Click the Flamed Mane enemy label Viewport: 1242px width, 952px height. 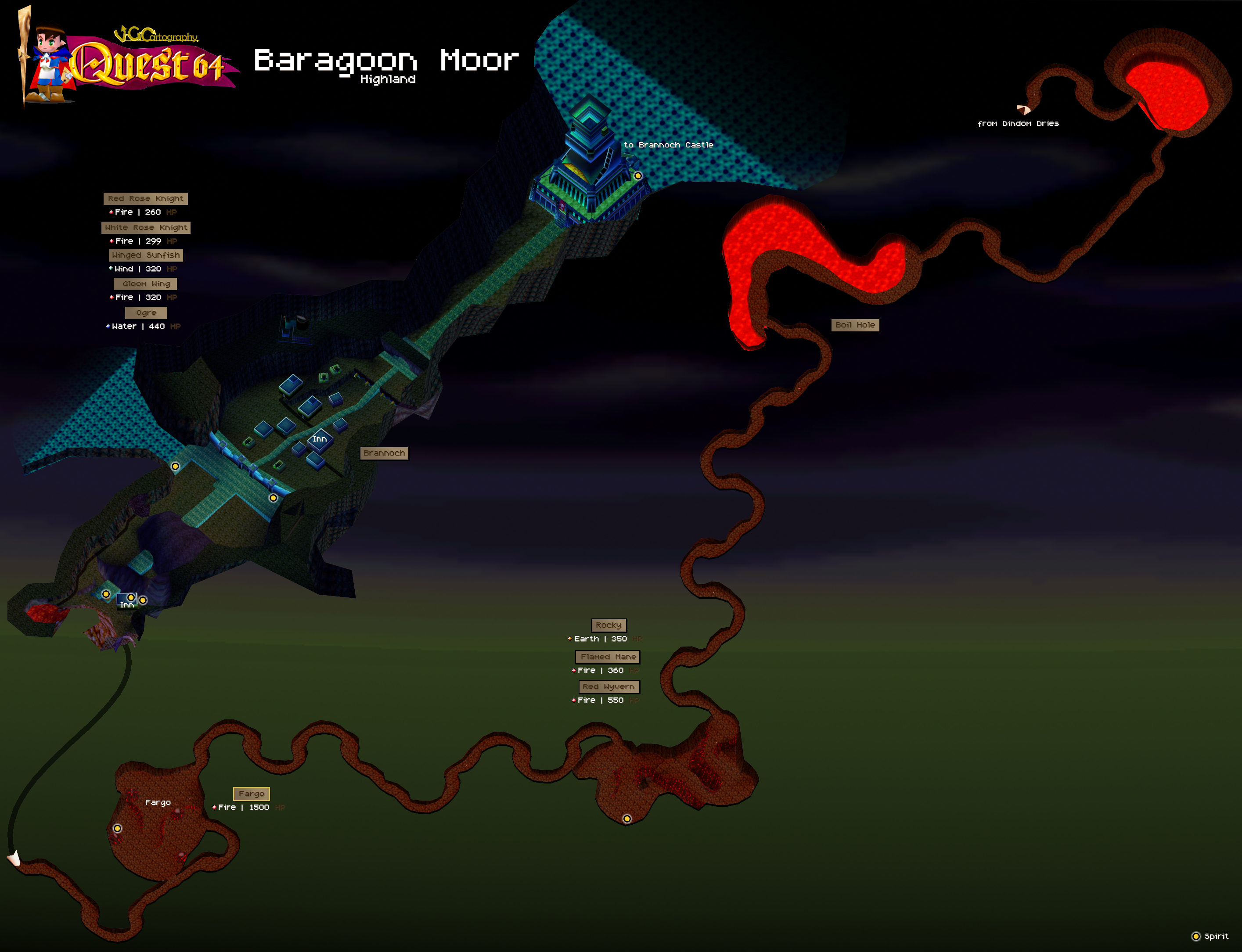point(608,657)
